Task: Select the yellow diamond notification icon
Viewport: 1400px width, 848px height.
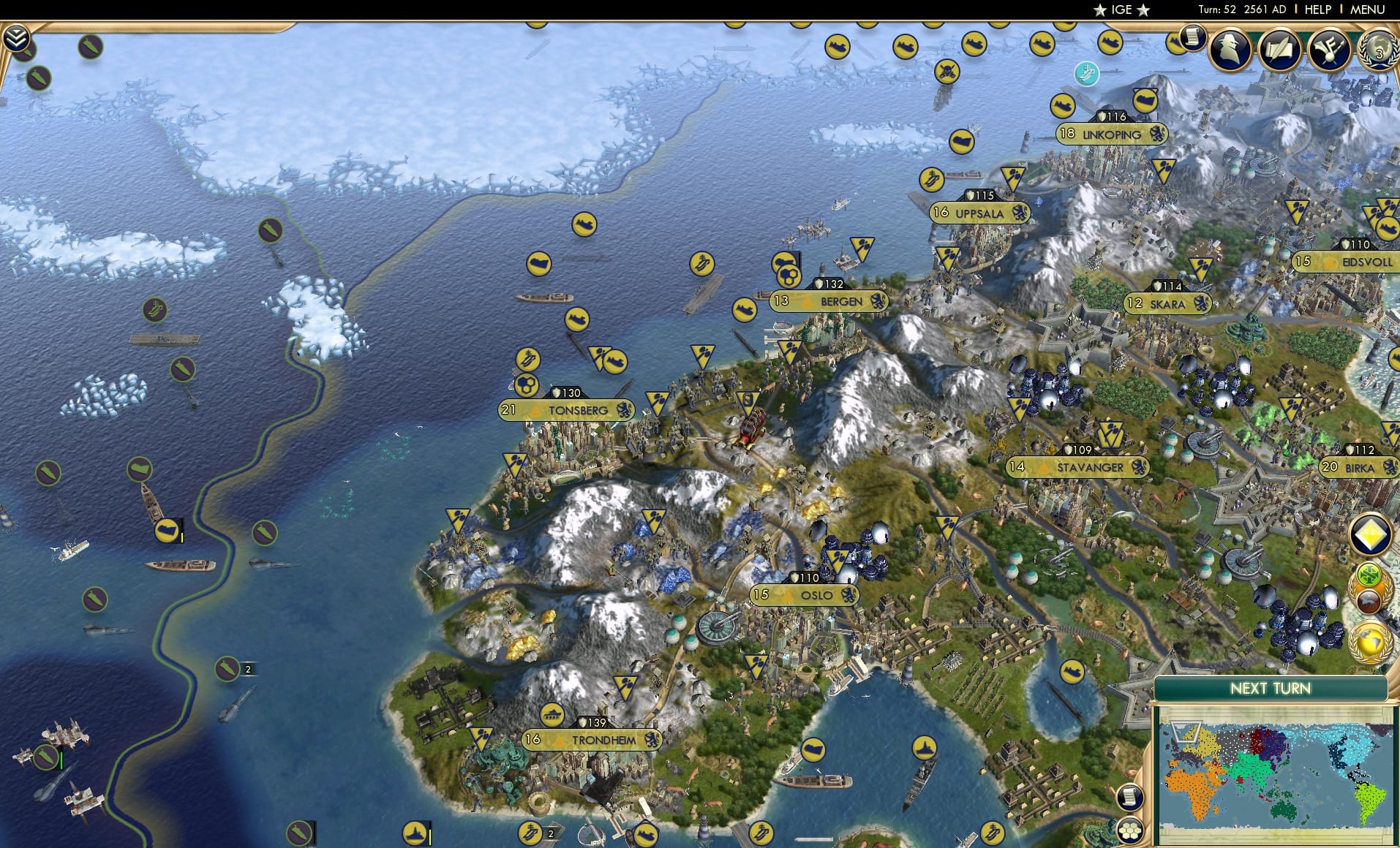Action: pyautogui.click(x=1371, y=534)
